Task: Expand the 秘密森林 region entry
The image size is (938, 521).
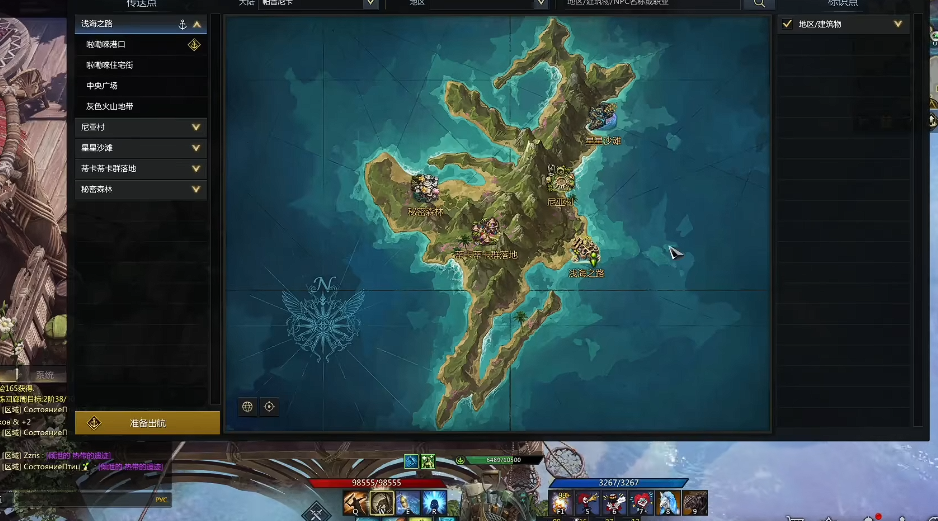Action: (196, 189)
